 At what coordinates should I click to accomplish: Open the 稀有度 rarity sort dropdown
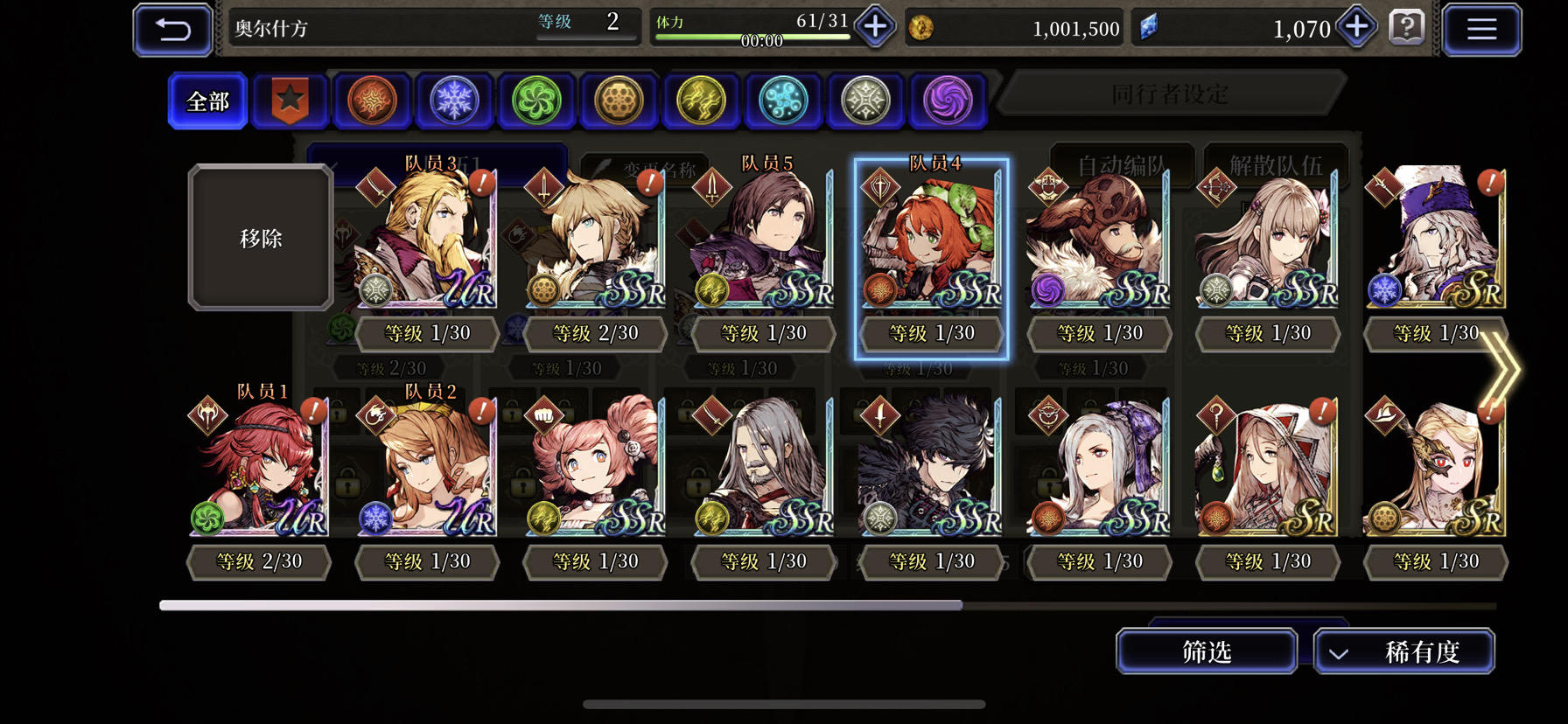pos(1404,651)
